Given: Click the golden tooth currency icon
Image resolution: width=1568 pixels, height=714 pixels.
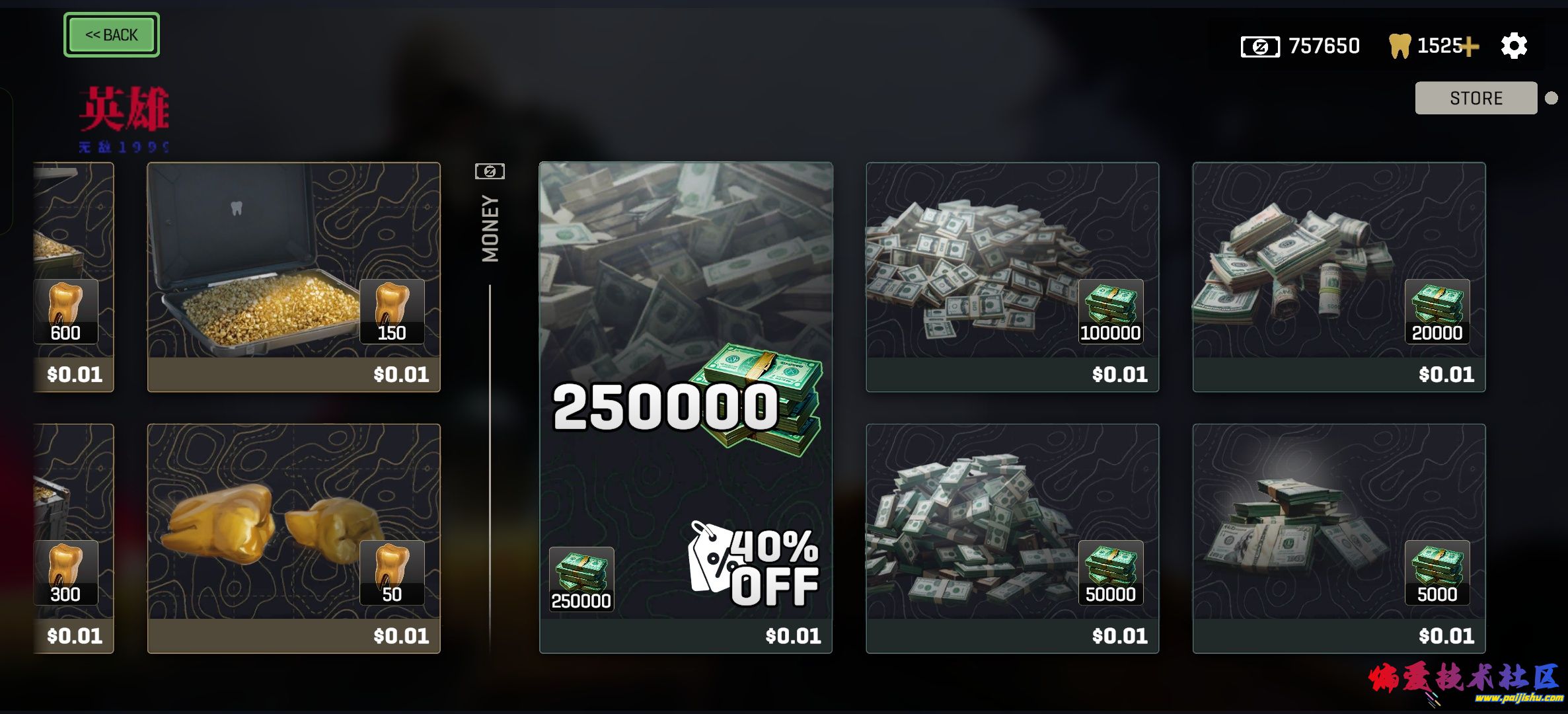Looking at the screenshot, I should [x=1398, y=45].
